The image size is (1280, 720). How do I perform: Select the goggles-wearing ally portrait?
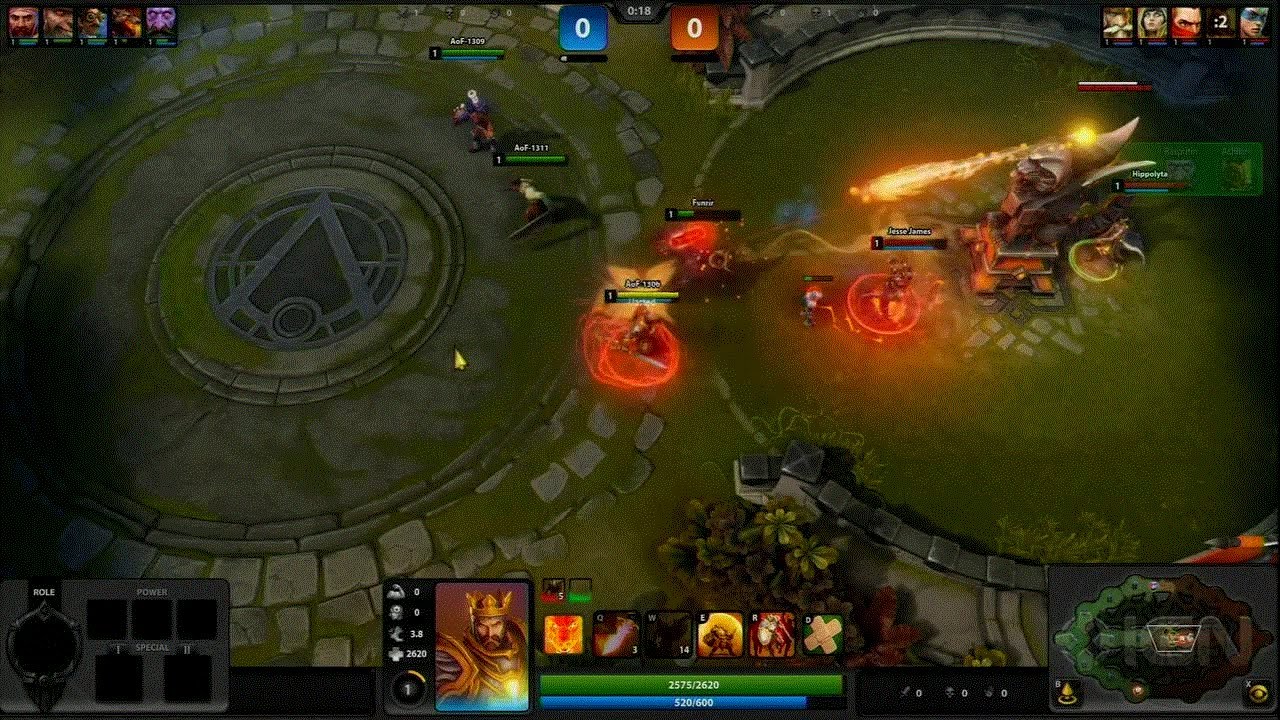click(x=92, y=23)
